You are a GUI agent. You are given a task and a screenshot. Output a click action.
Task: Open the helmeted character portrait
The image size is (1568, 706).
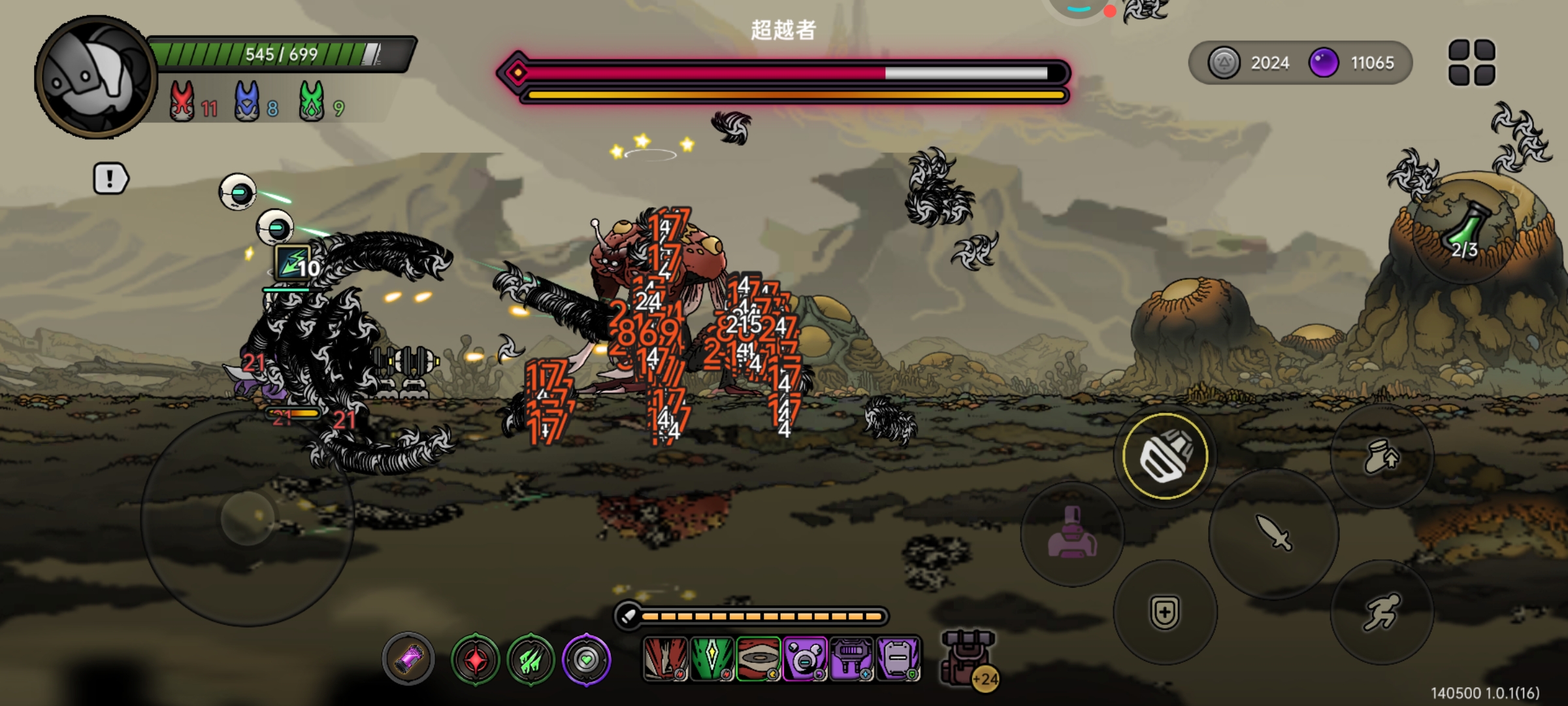tap(96, 78)
